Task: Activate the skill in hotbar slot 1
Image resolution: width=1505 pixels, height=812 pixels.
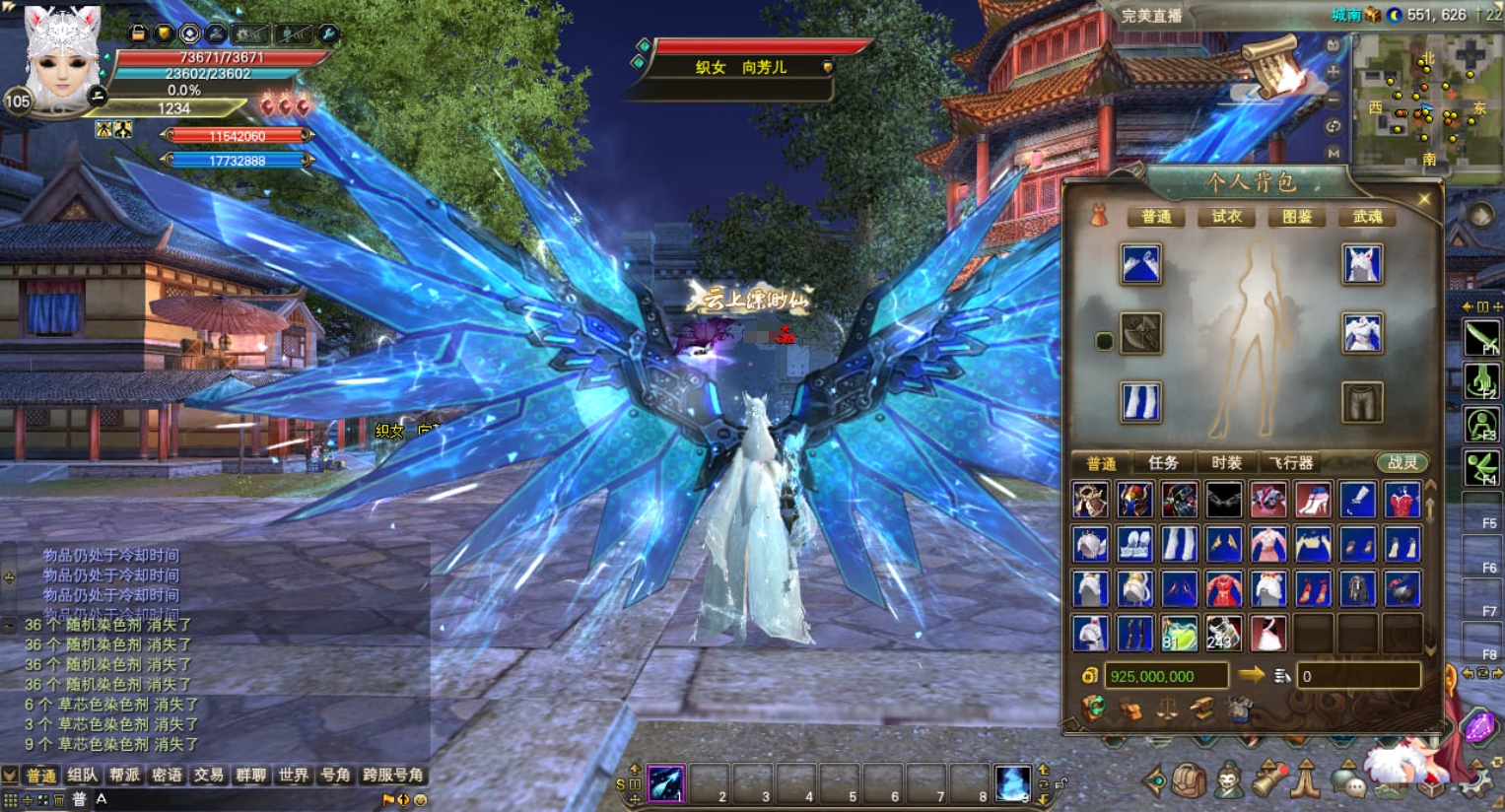Action: click(666, 783)
